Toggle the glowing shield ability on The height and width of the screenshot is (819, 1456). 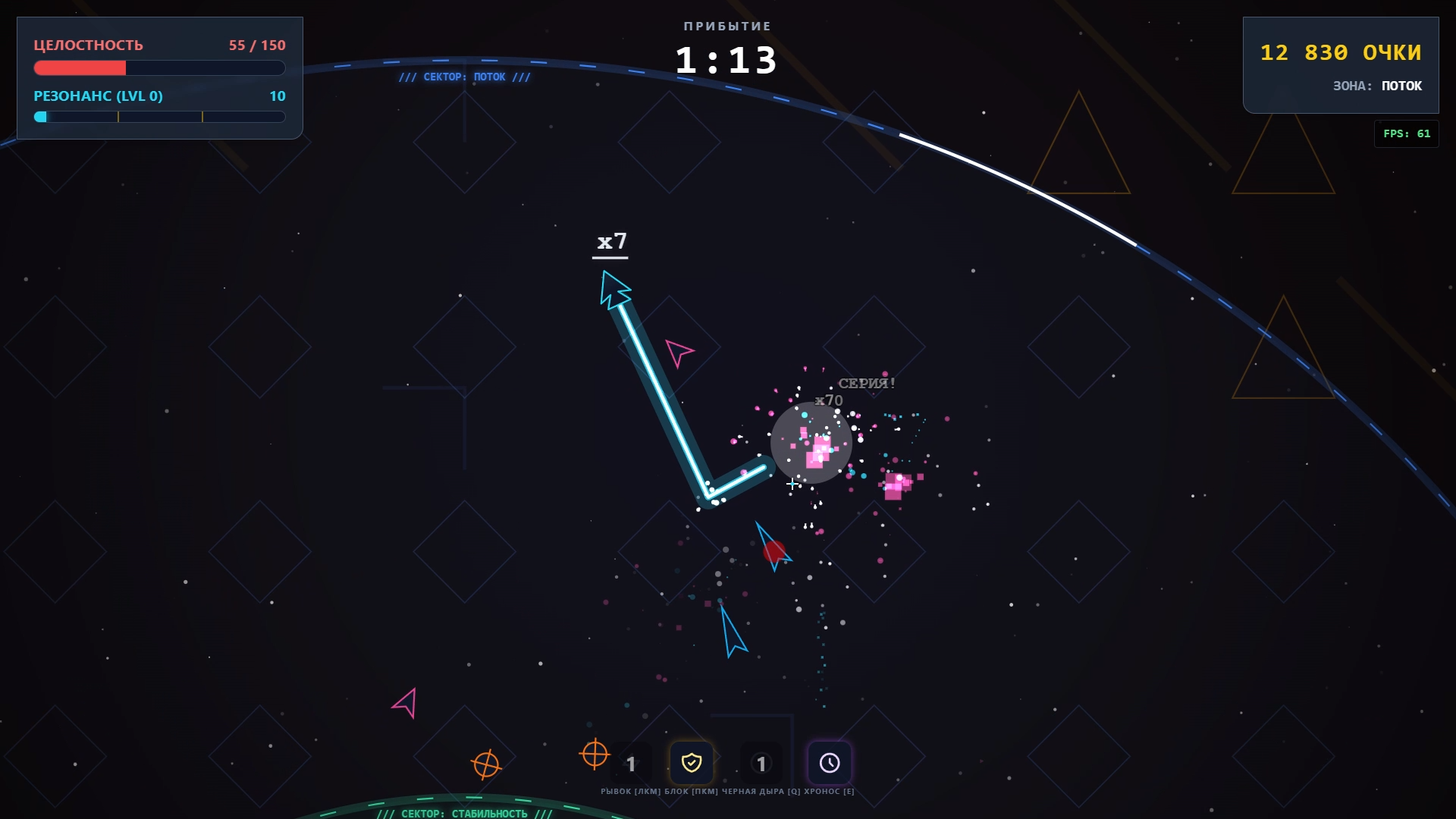(692, 763)
